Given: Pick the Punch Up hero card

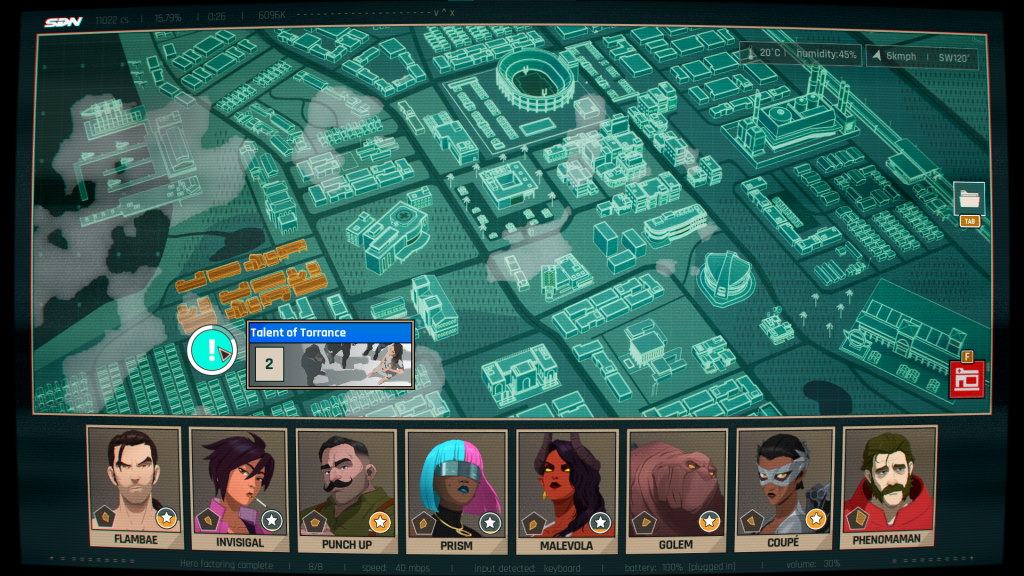Looking at the screenshot, I should (x=346, y=488).
